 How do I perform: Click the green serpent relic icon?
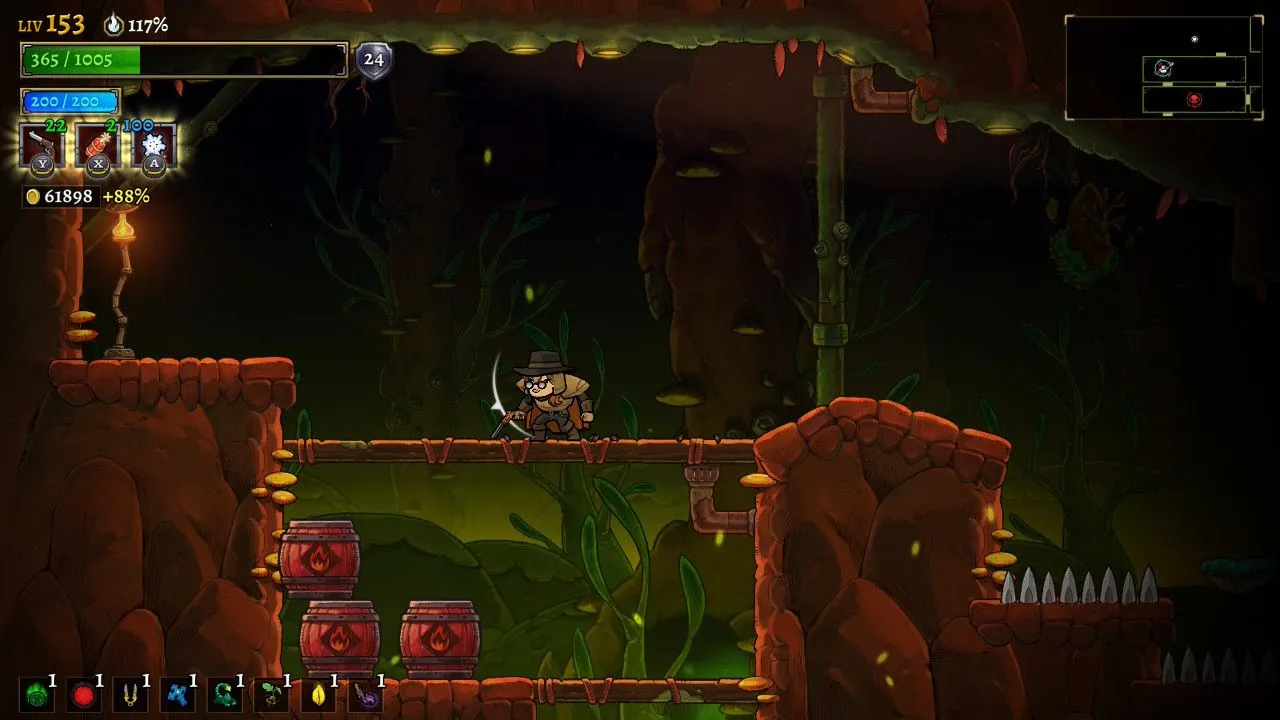pos(225,694)
